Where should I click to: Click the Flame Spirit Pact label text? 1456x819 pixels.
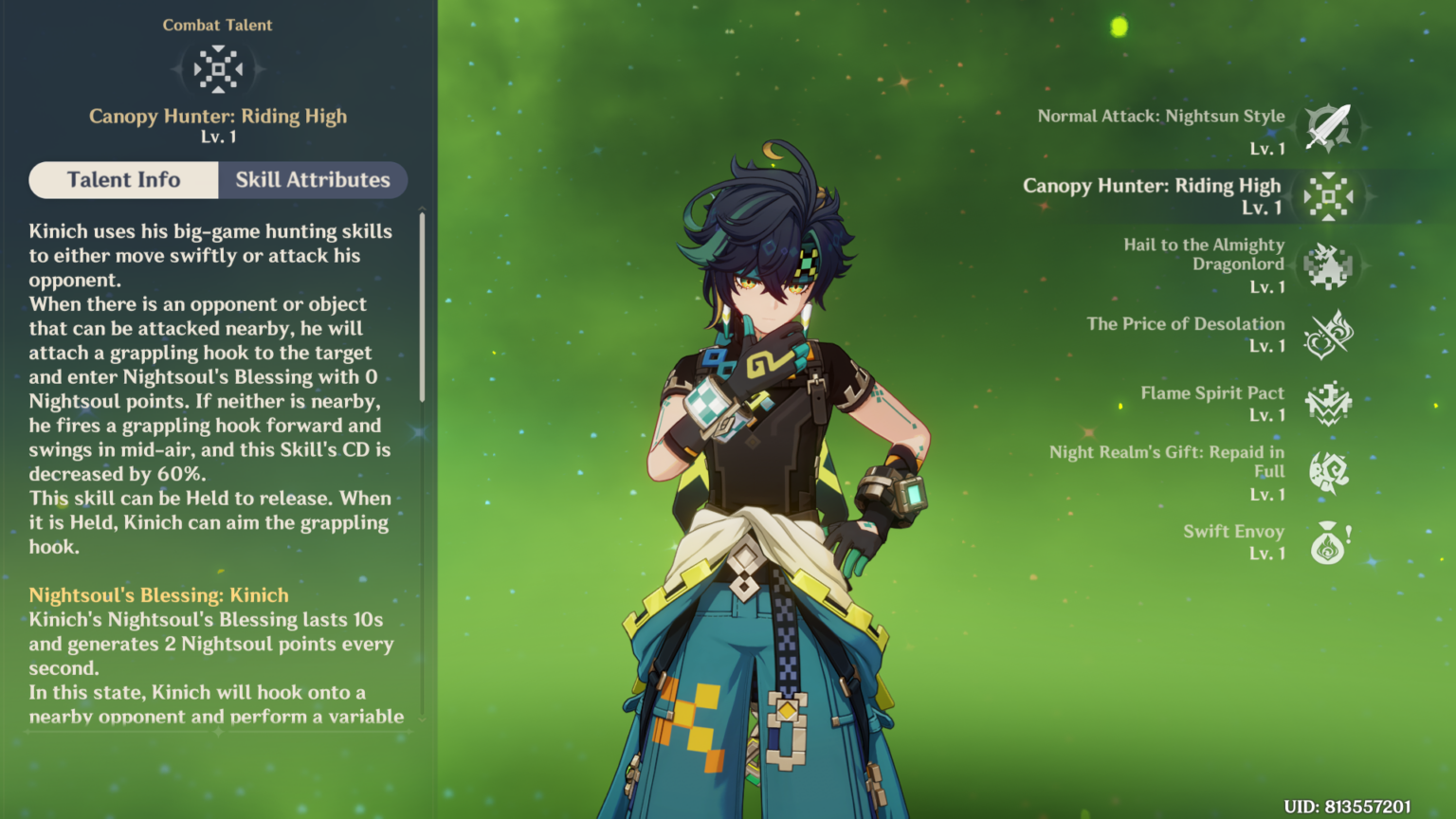pyautogui.click(x=1211, y=392)
